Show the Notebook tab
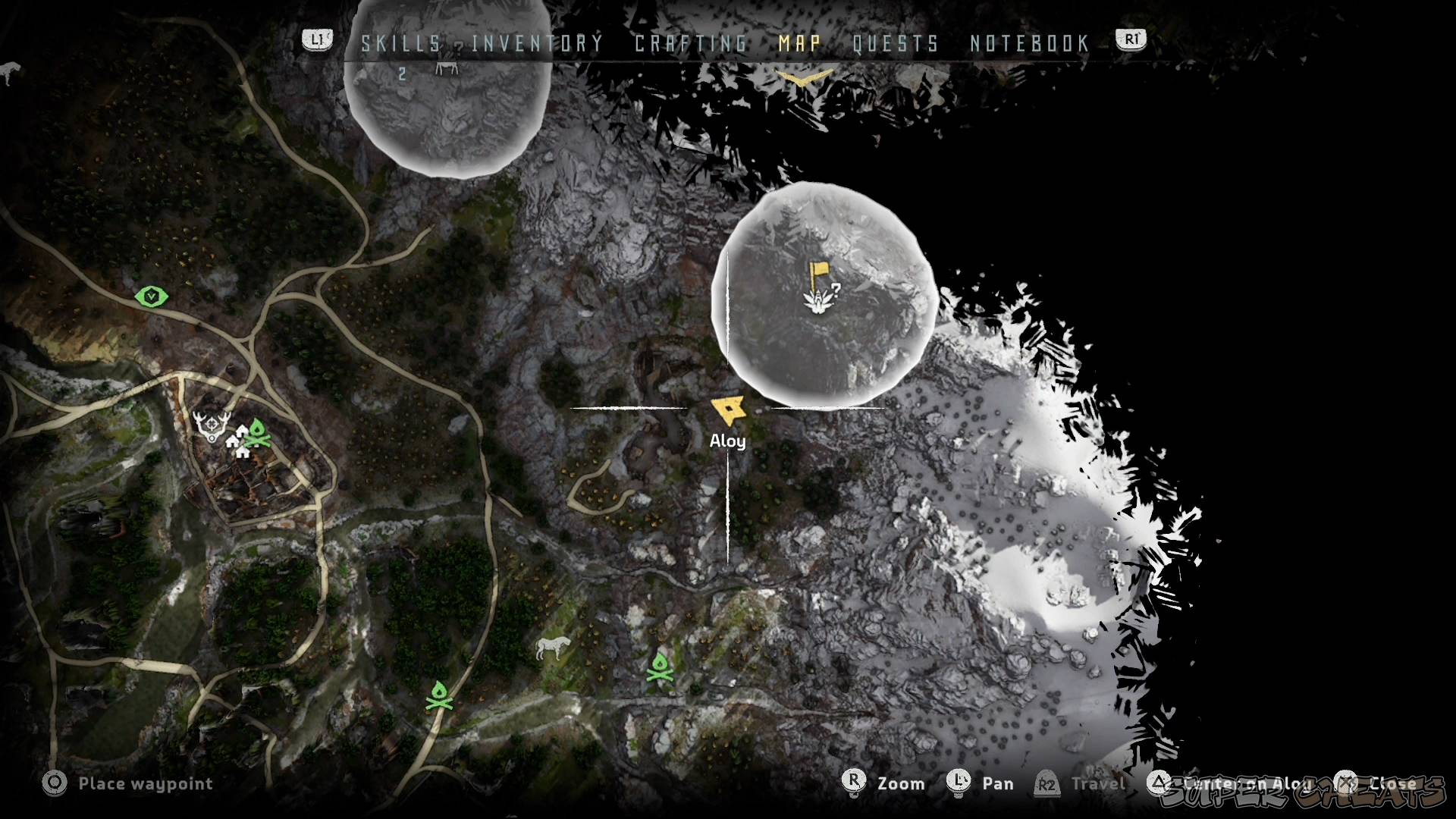The width and height of the screenshot is (1456, 819). [1030, 44]
